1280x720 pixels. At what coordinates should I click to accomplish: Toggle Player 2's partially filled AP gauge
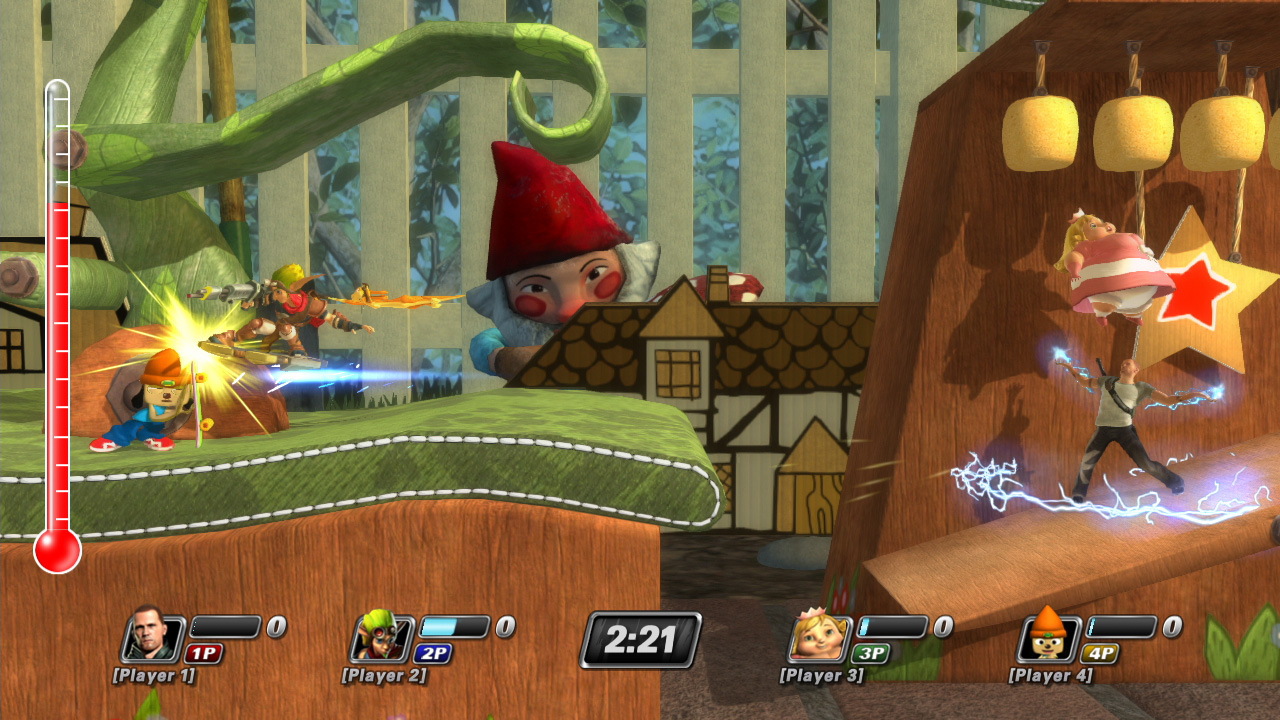[455, 628]
